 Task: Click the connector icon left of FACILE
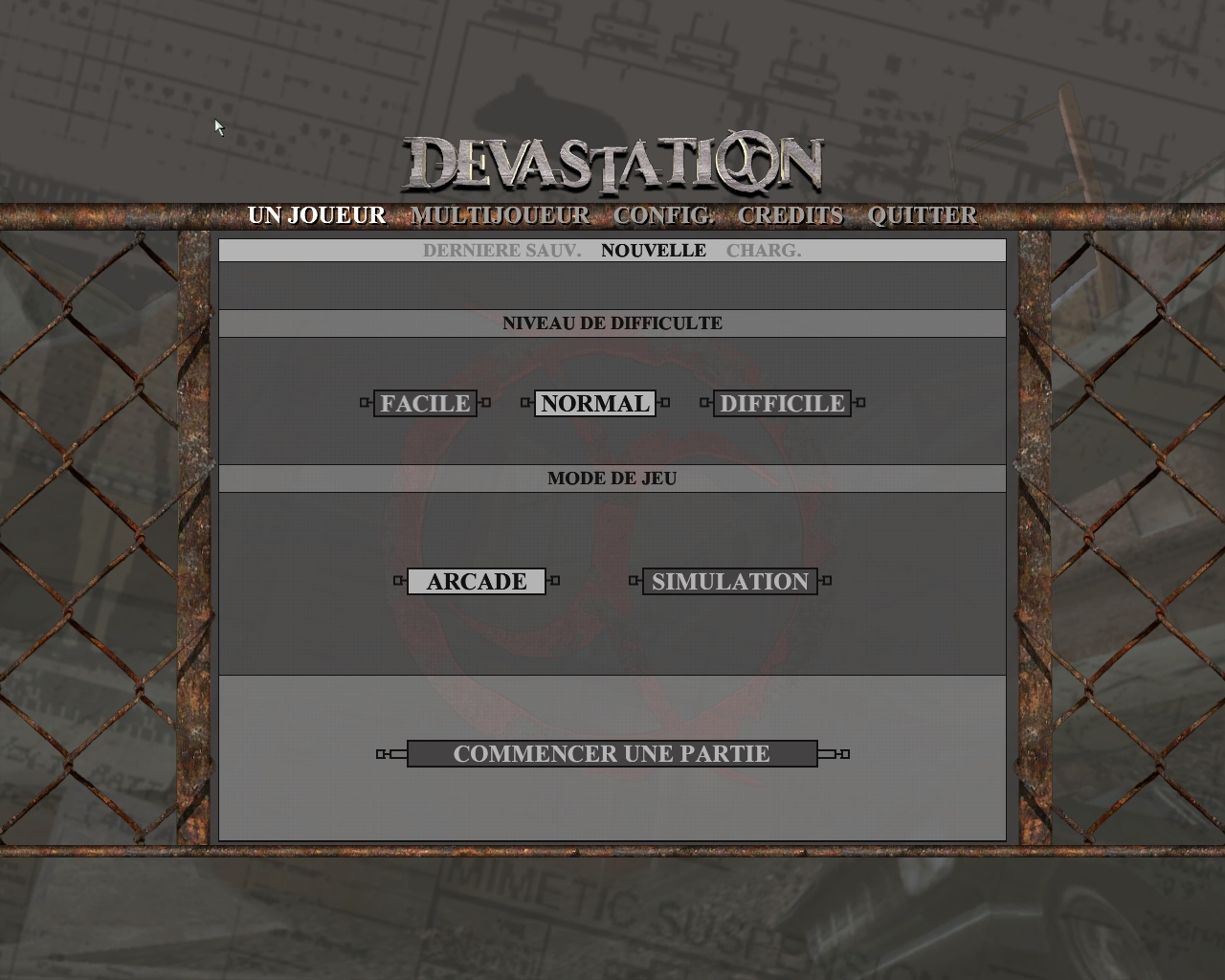point(363,403)
